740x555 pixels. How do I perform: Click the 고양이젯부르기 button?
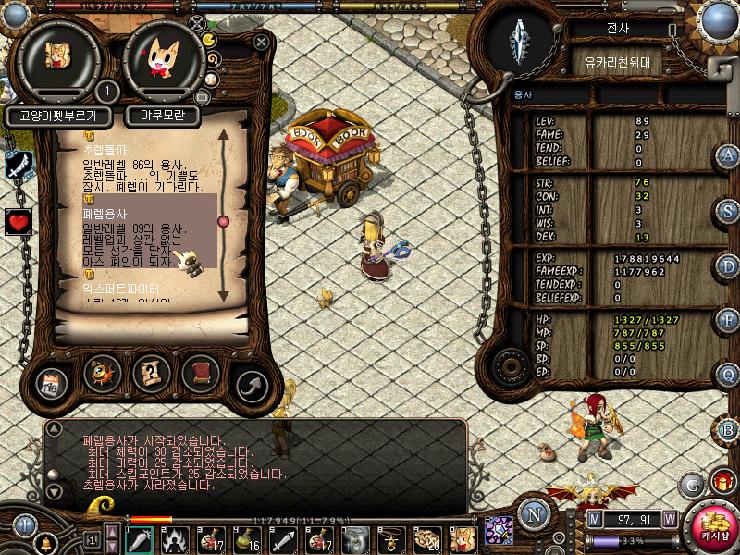[x=57, y=115]
